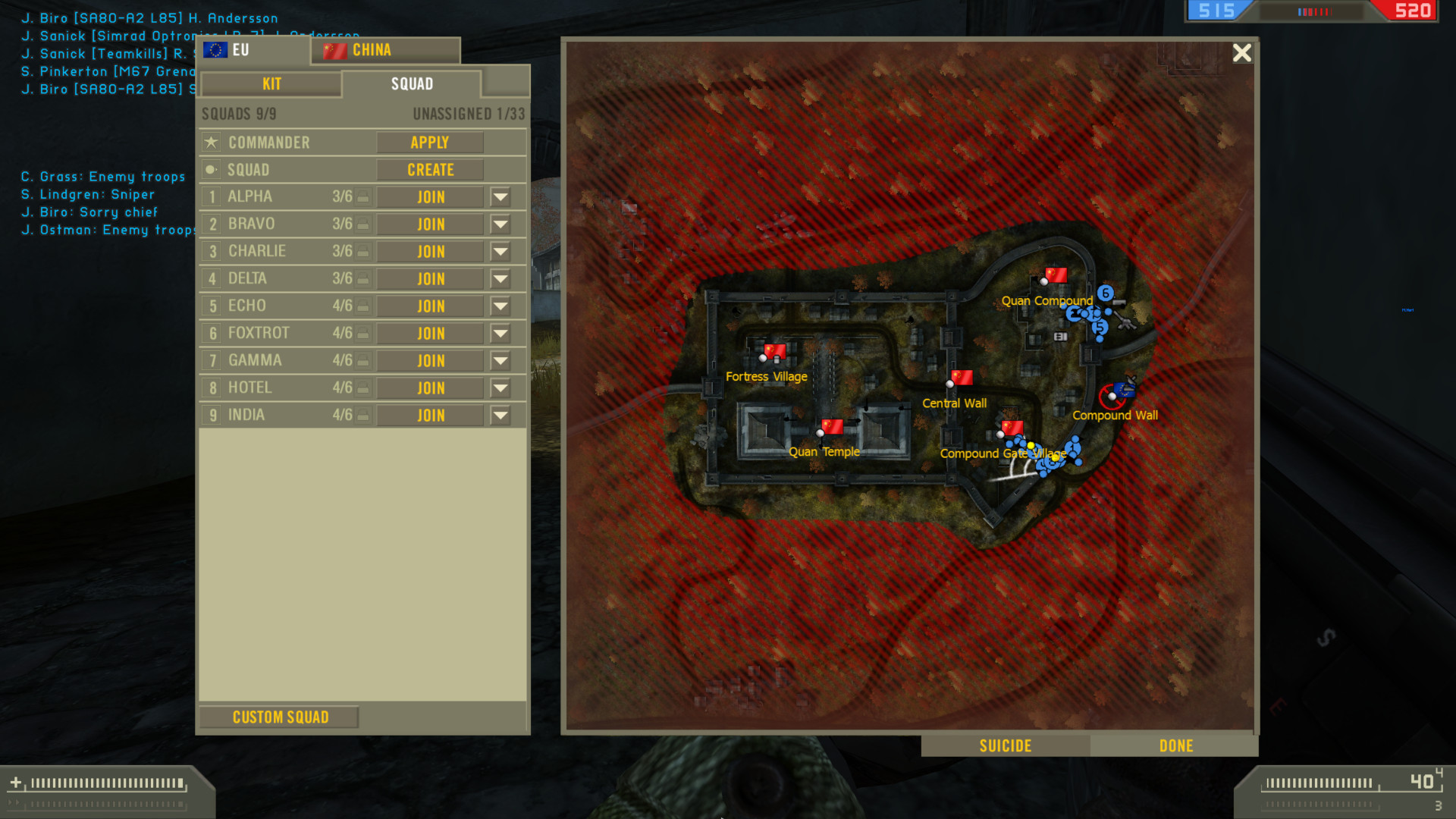
Task: Click the commander star icon
Action: [x=211, y=142]
